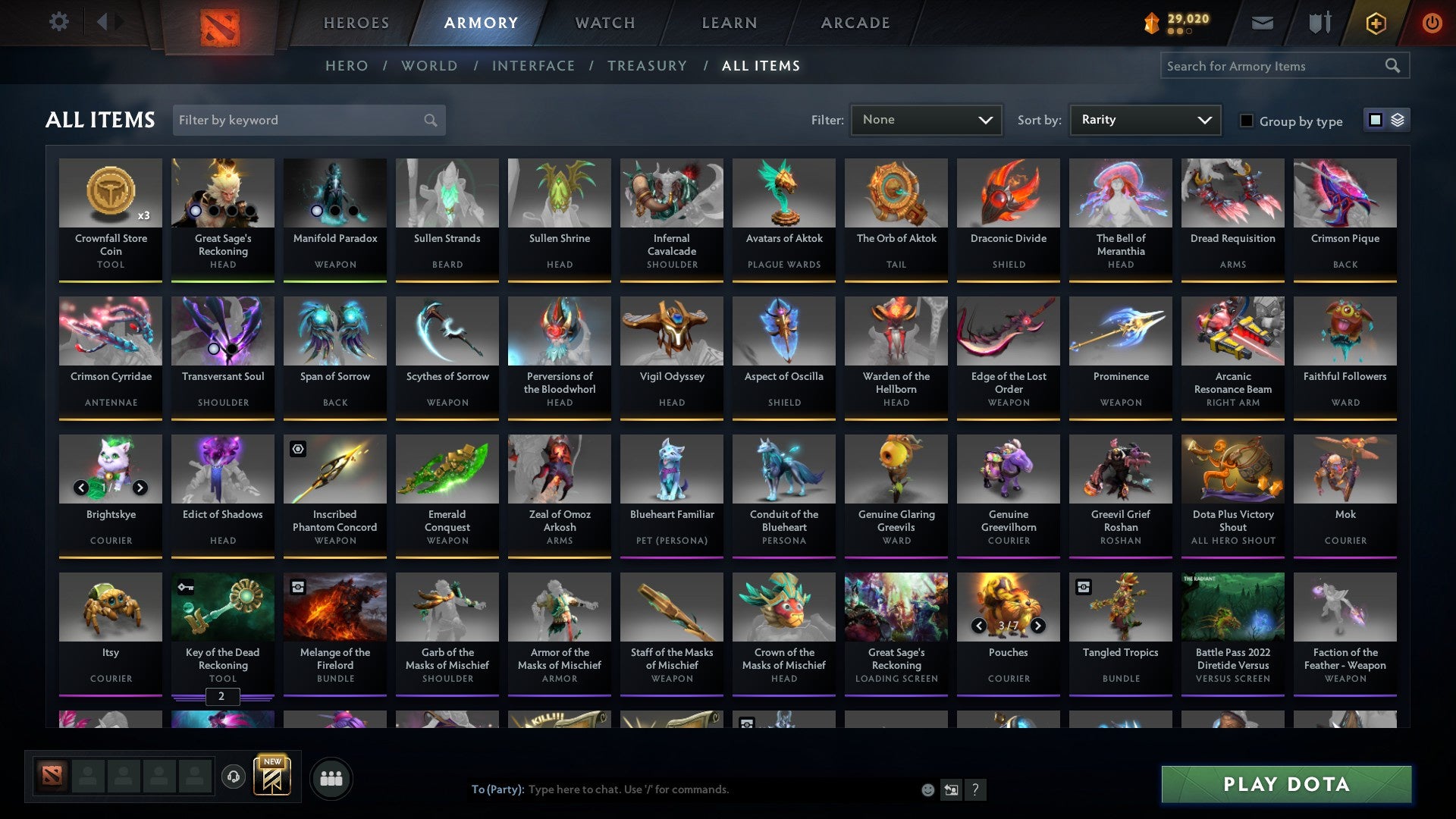Click the friends list icon near chat bar

click(331, 777)
